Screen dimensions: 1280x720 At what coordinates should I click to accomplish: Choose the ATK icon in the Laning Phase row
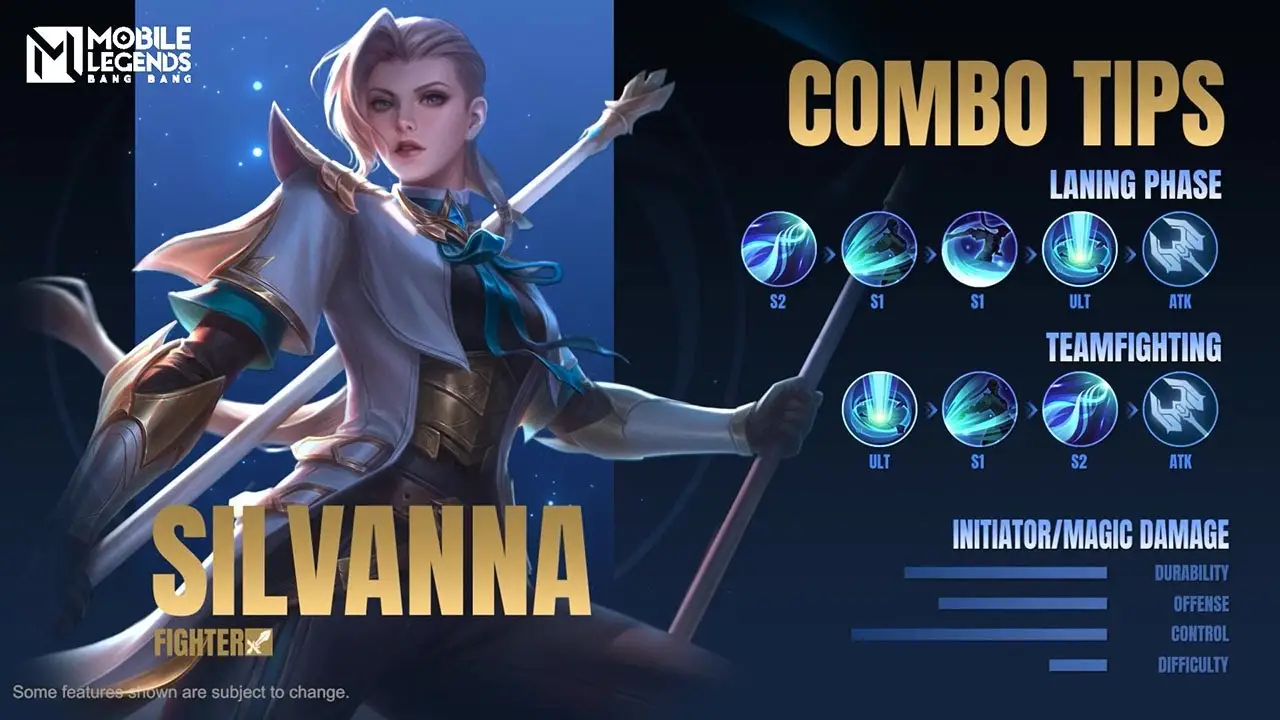tap(1180, 250)
